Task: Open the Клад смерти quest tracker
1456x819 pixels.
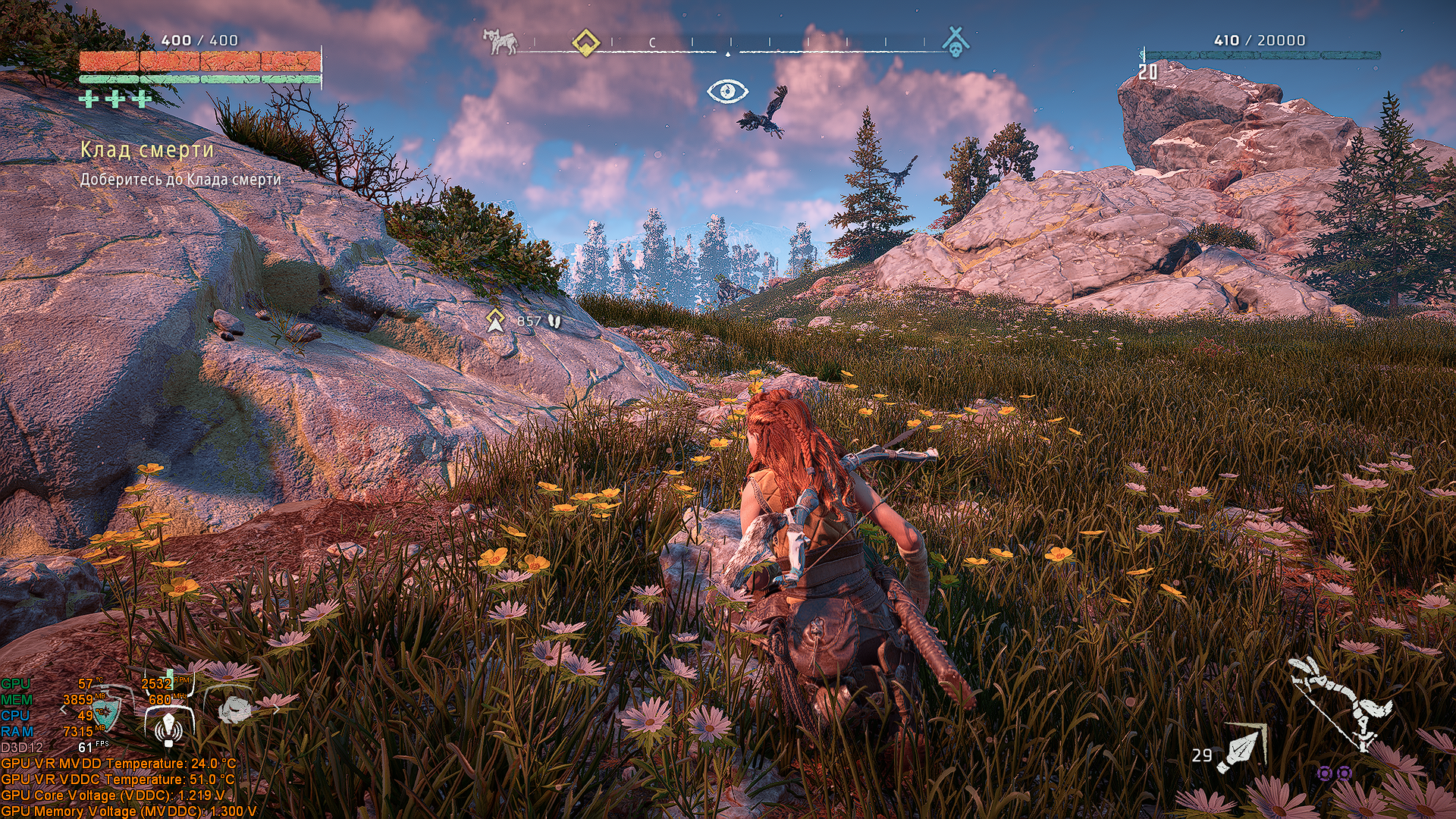Action: (147, 150)
